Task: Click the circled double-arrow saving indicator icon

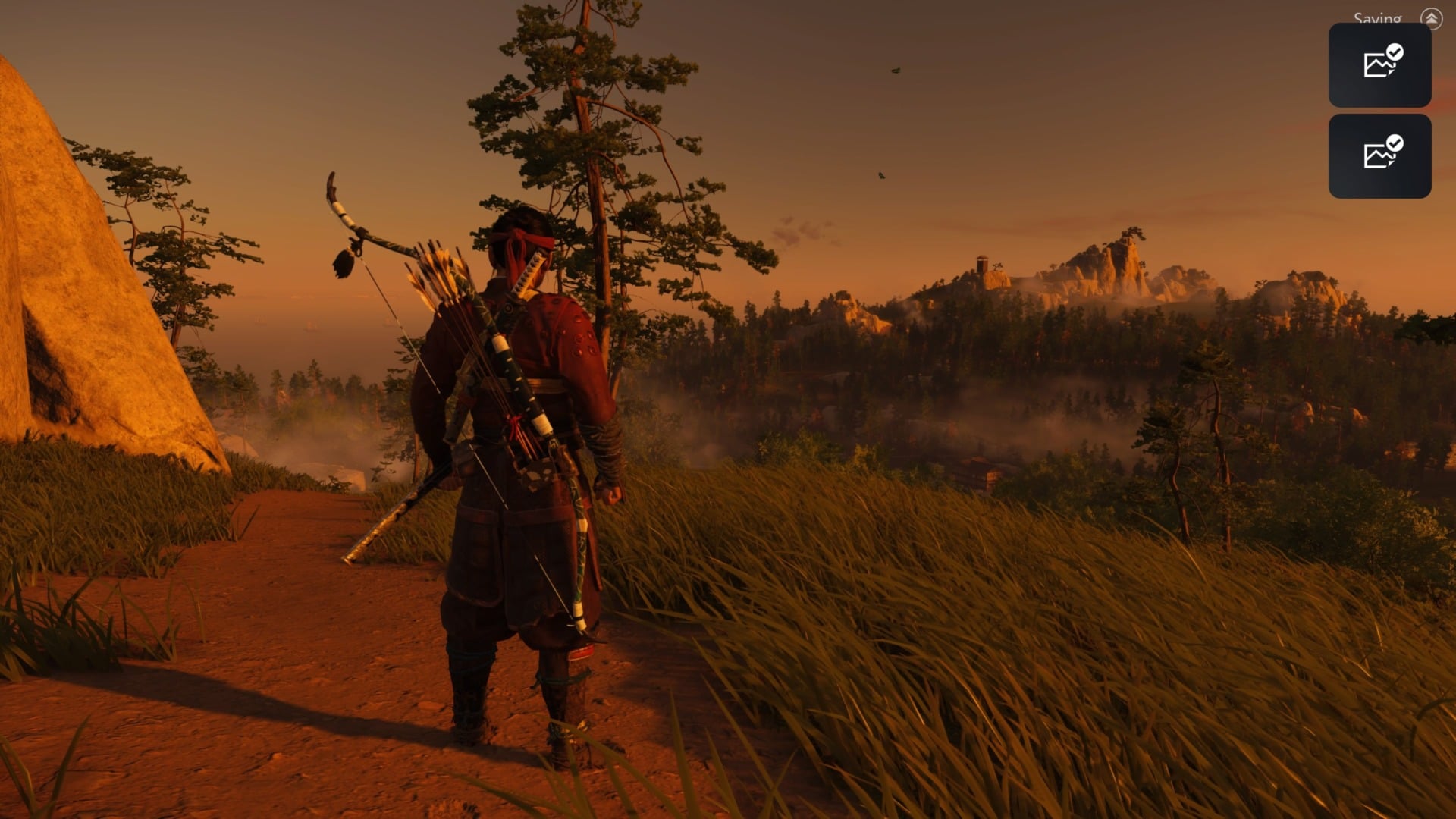Action: (x=1430, y=17)
